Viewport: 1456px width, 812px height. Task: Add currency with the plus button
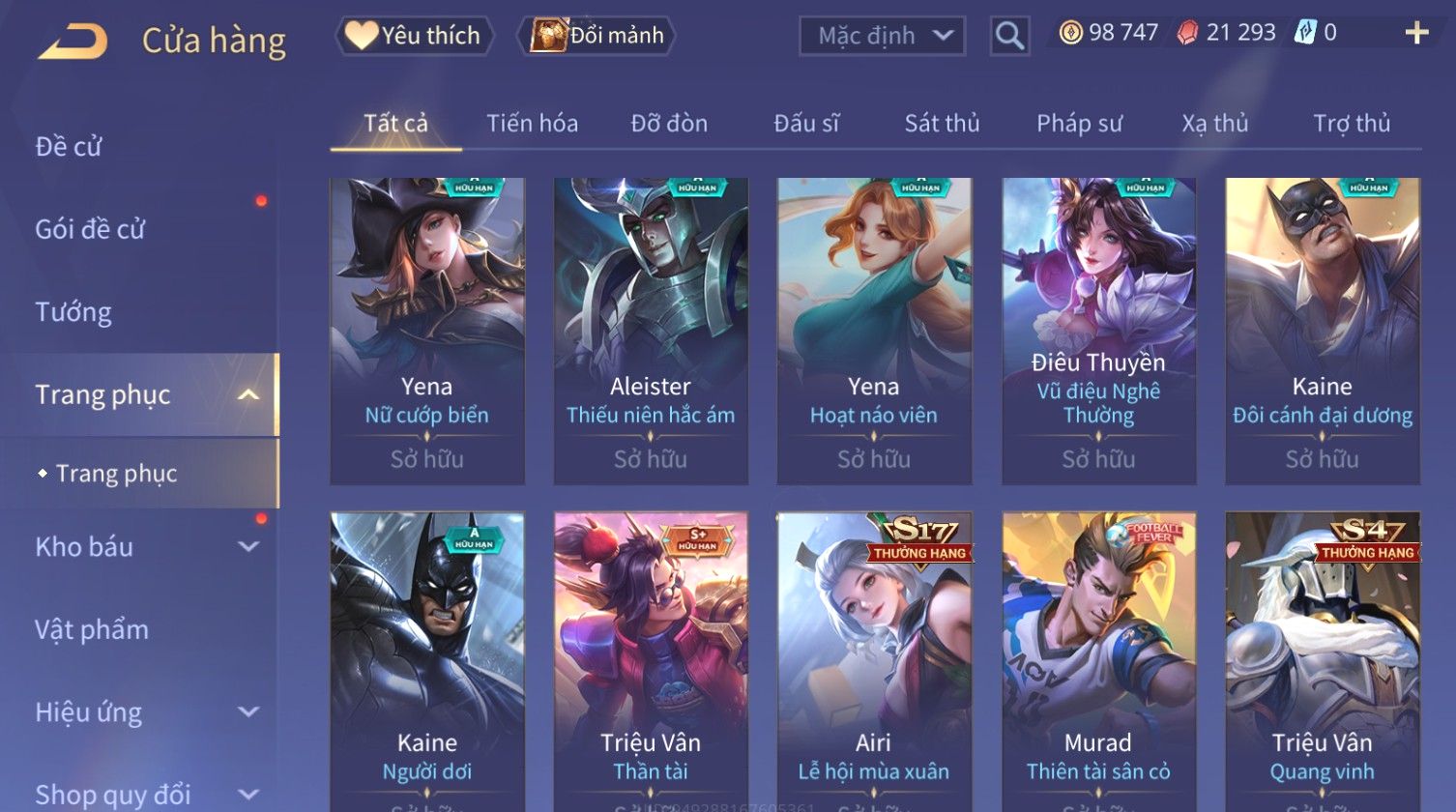click(1416, 34)
